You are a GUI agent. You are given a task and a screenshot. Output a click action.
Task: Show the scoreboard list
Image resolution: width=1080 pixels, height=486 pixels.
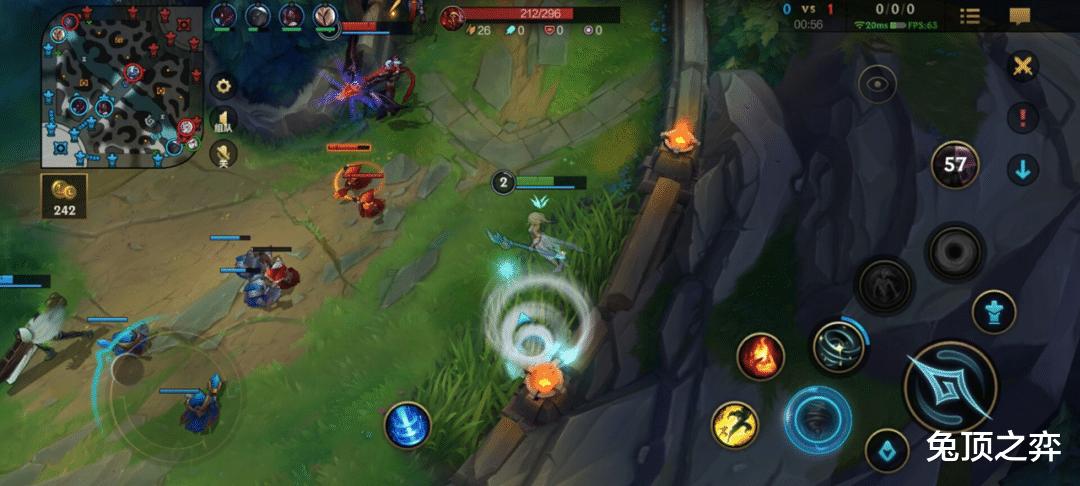(x=969, y=16)
